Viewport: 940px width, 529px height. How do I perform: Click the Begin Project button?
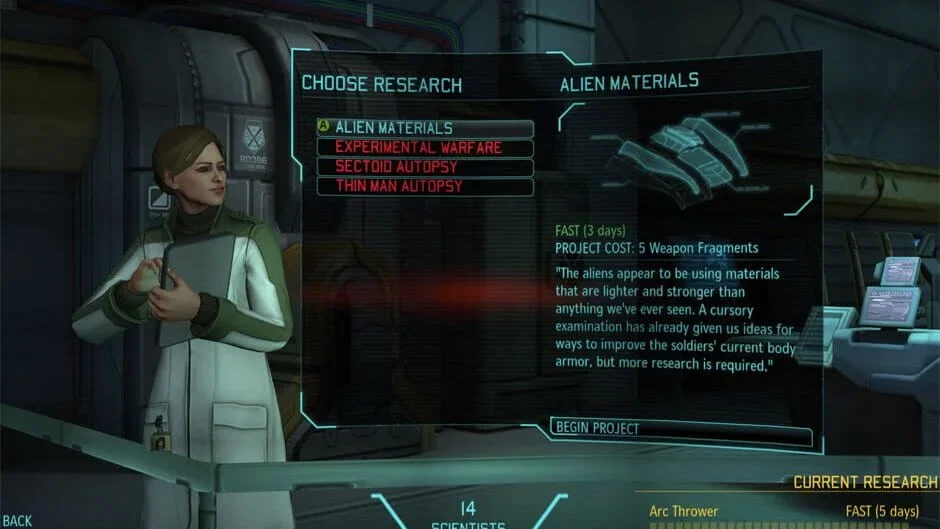(680, 429)
